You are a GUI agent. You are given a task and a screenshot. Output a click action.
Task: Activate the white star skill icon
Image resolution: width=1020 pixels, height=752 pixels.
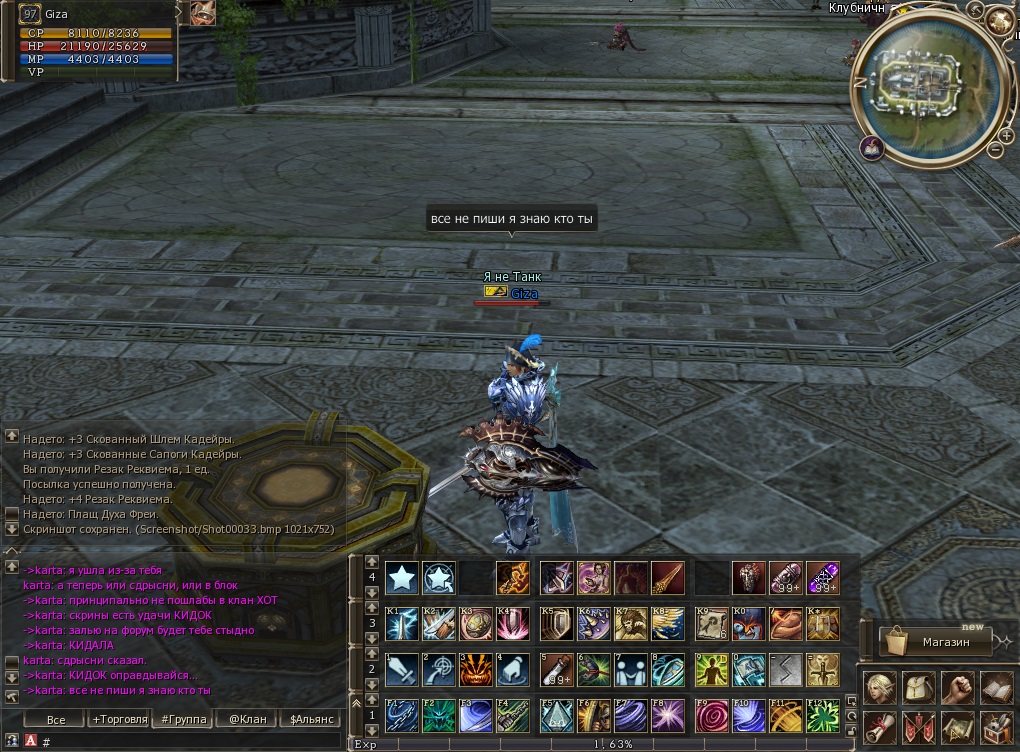402,577
